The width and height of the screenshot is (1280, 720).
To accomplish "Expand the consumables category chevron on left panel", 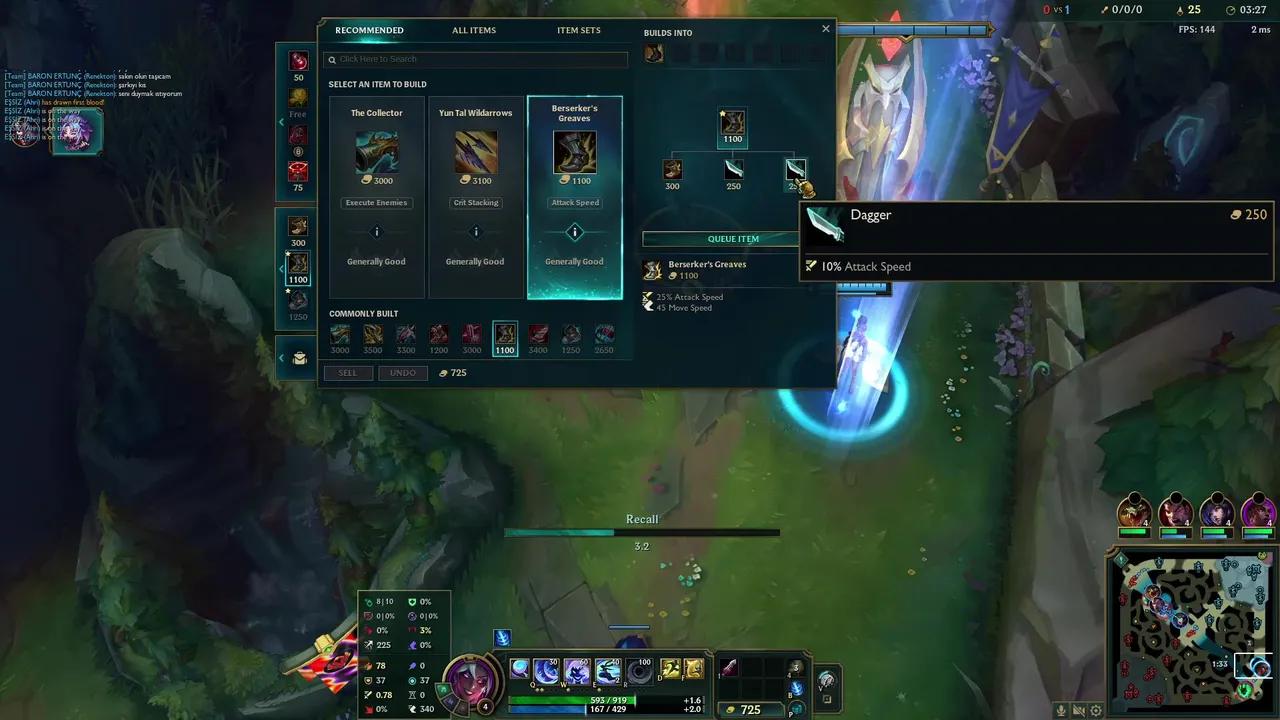I will tap(282, 121).
